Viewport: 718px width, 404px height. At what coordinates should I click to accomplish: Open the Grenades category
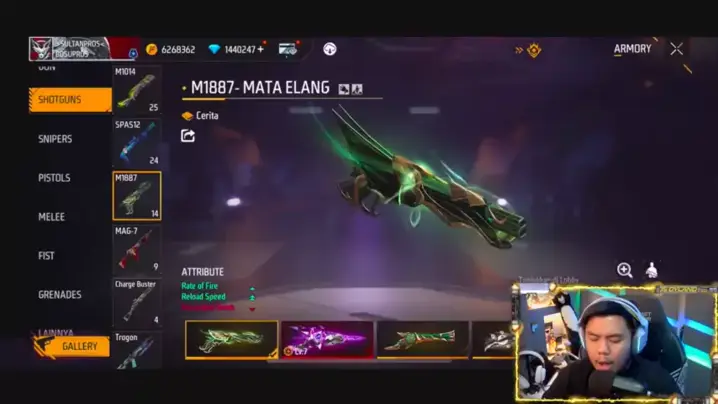[x=59, y=295]
